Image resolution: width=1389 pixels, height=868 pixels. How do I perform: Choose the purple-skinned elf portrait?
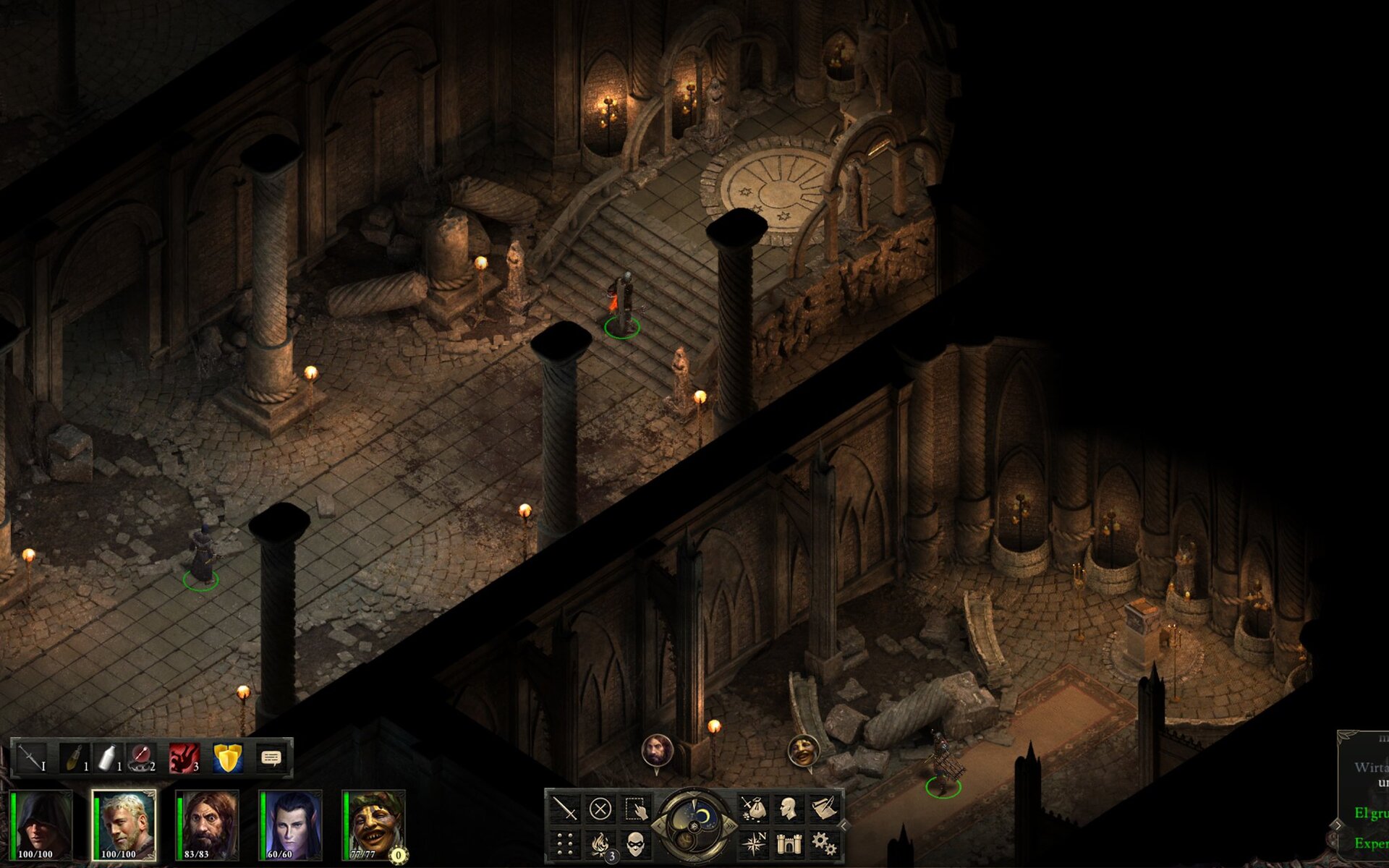pyautogui.click(x=291, y=825)
